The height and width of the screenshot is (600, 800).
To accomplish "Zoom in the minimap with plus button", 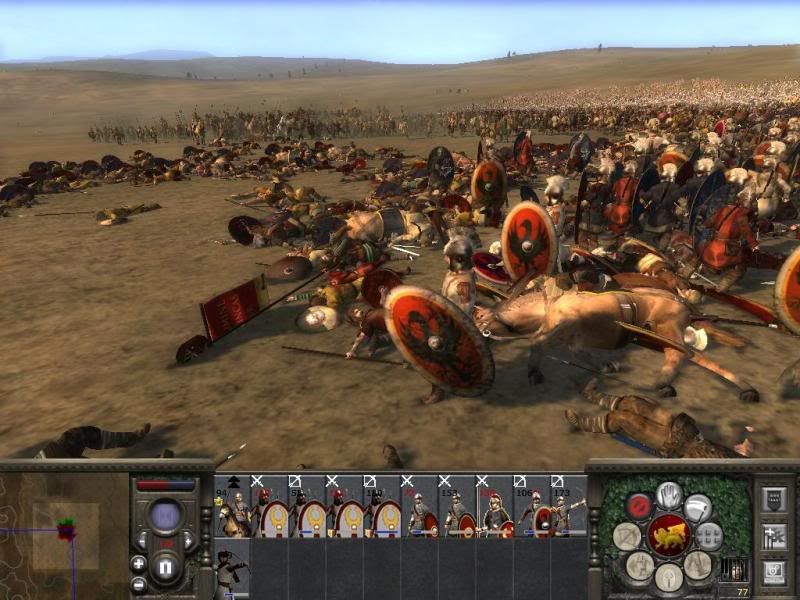I will pyautogui.click(x=138, y=564).
